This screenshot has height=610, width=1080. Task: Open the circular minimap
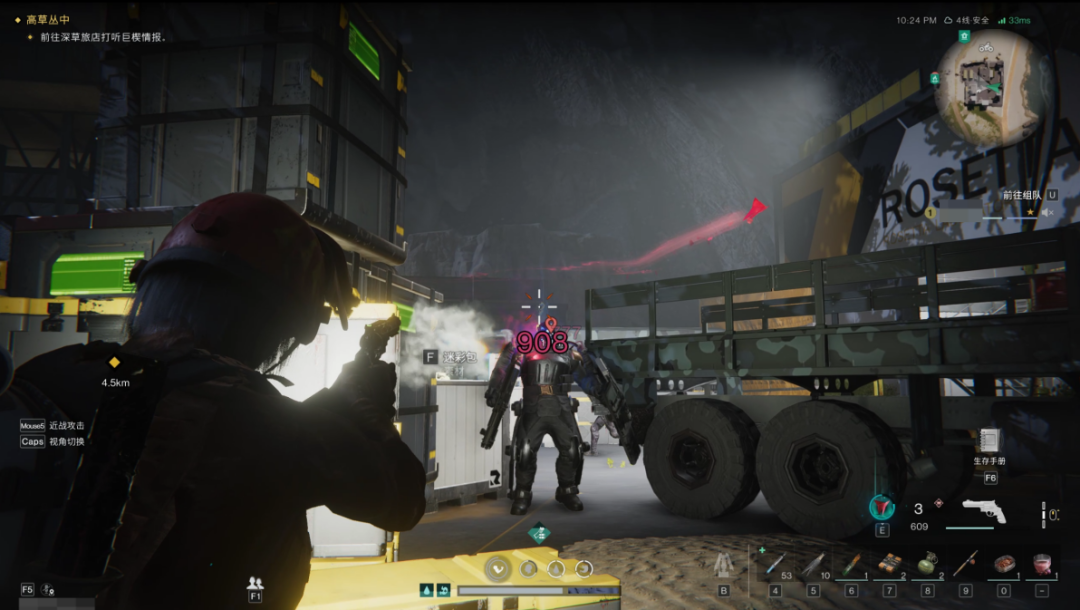993,87
